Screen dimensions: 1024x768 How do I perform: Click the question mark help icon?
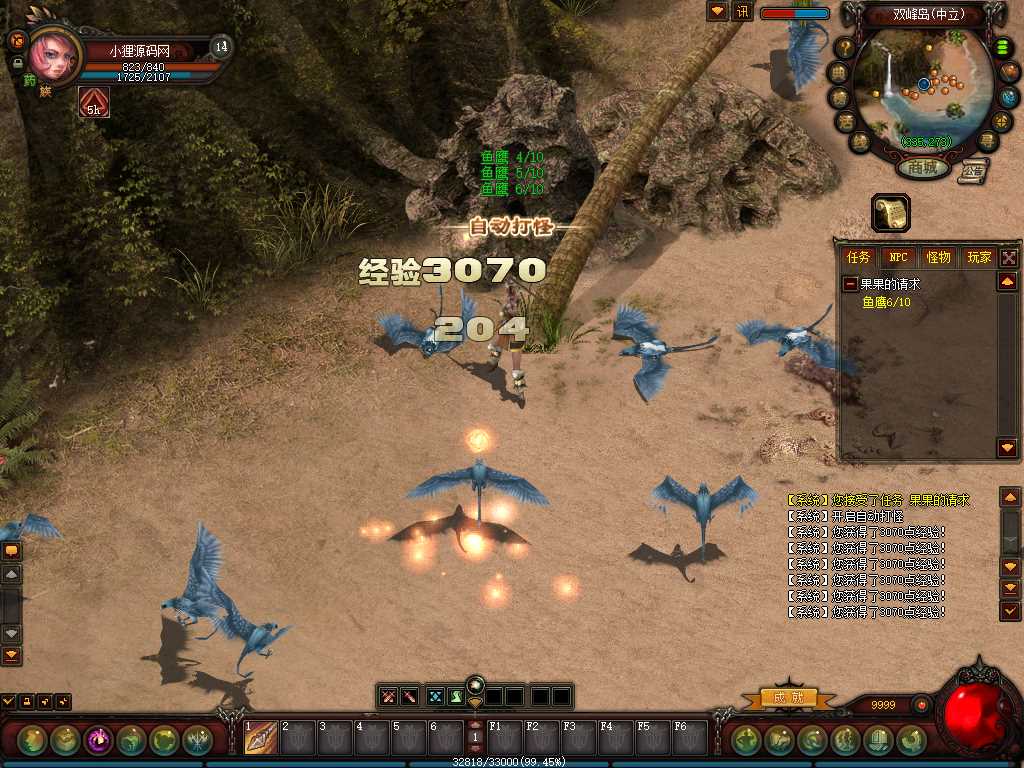[x=845, y=46]
